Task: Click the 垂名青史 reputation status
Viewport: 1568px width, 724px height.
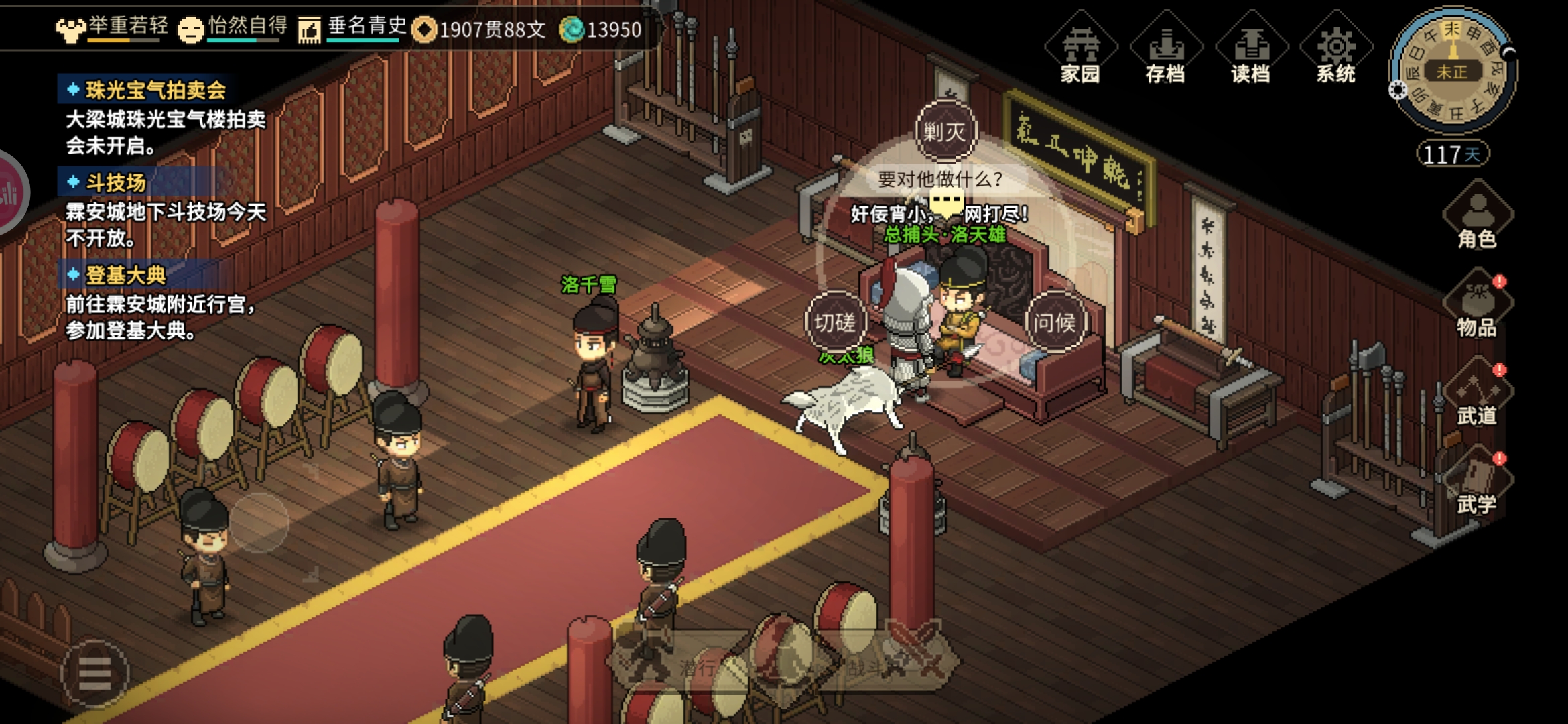Action: (x=354, y=28)
